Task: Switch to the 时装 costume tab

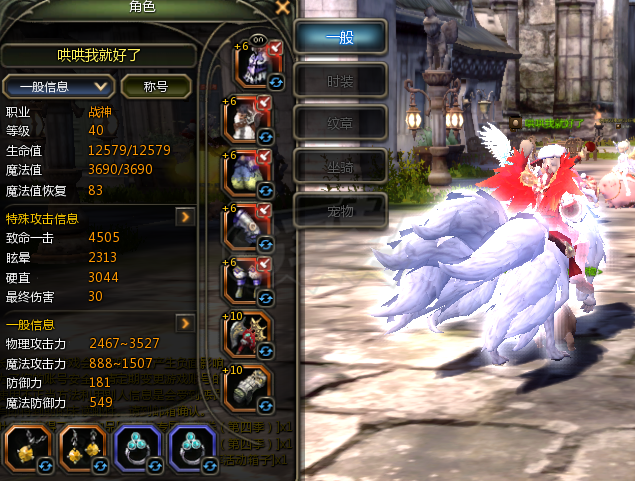Action: (x=341, y=80)
